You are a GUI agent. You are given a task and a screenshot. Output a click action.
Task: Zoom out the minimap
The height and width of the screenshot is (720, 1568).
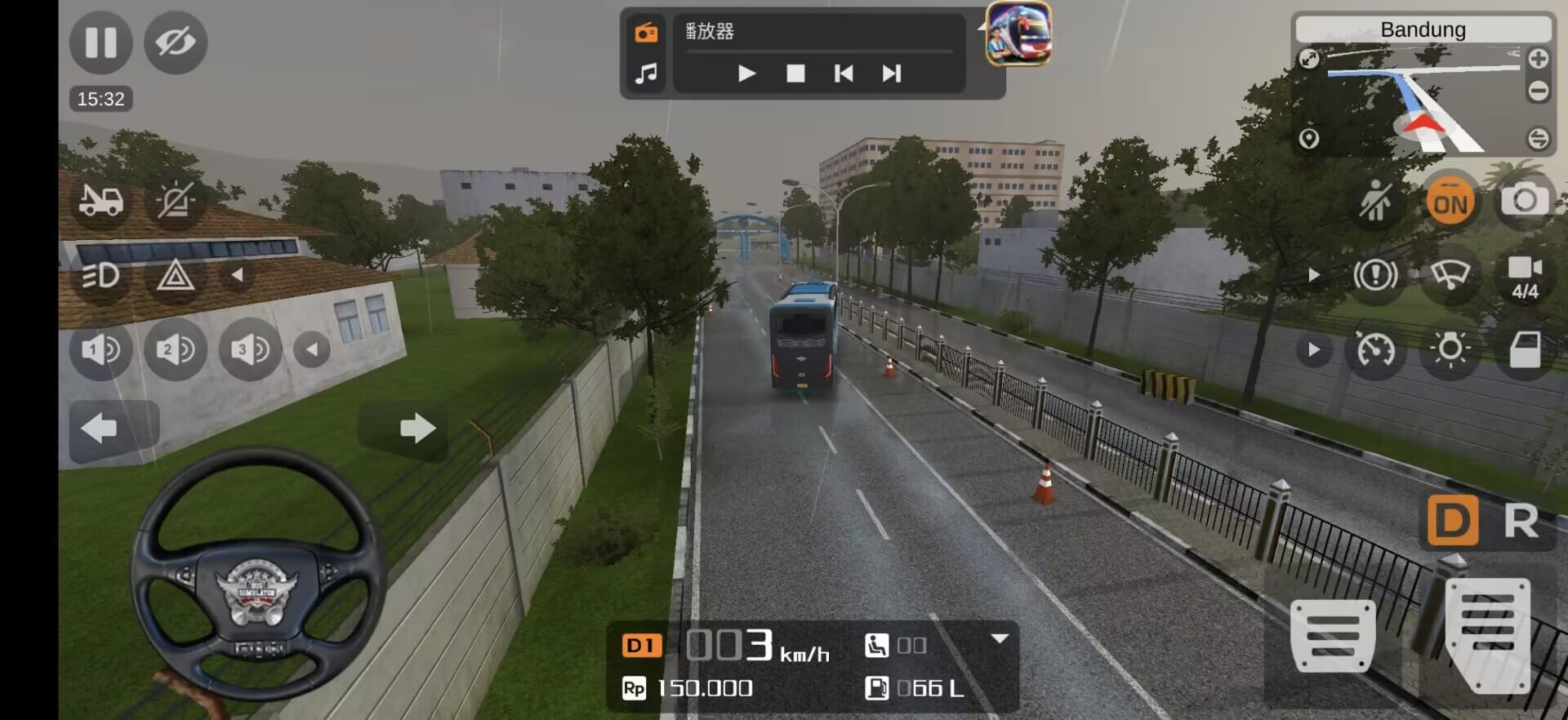point(1538,91)
